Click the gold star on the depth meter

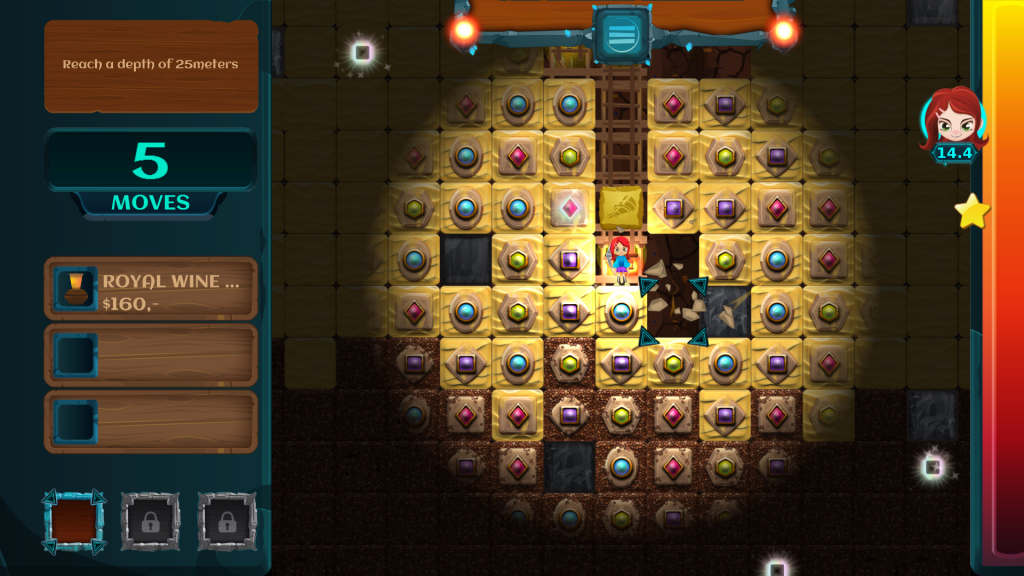pyautogui.click(x=971, y=211)
